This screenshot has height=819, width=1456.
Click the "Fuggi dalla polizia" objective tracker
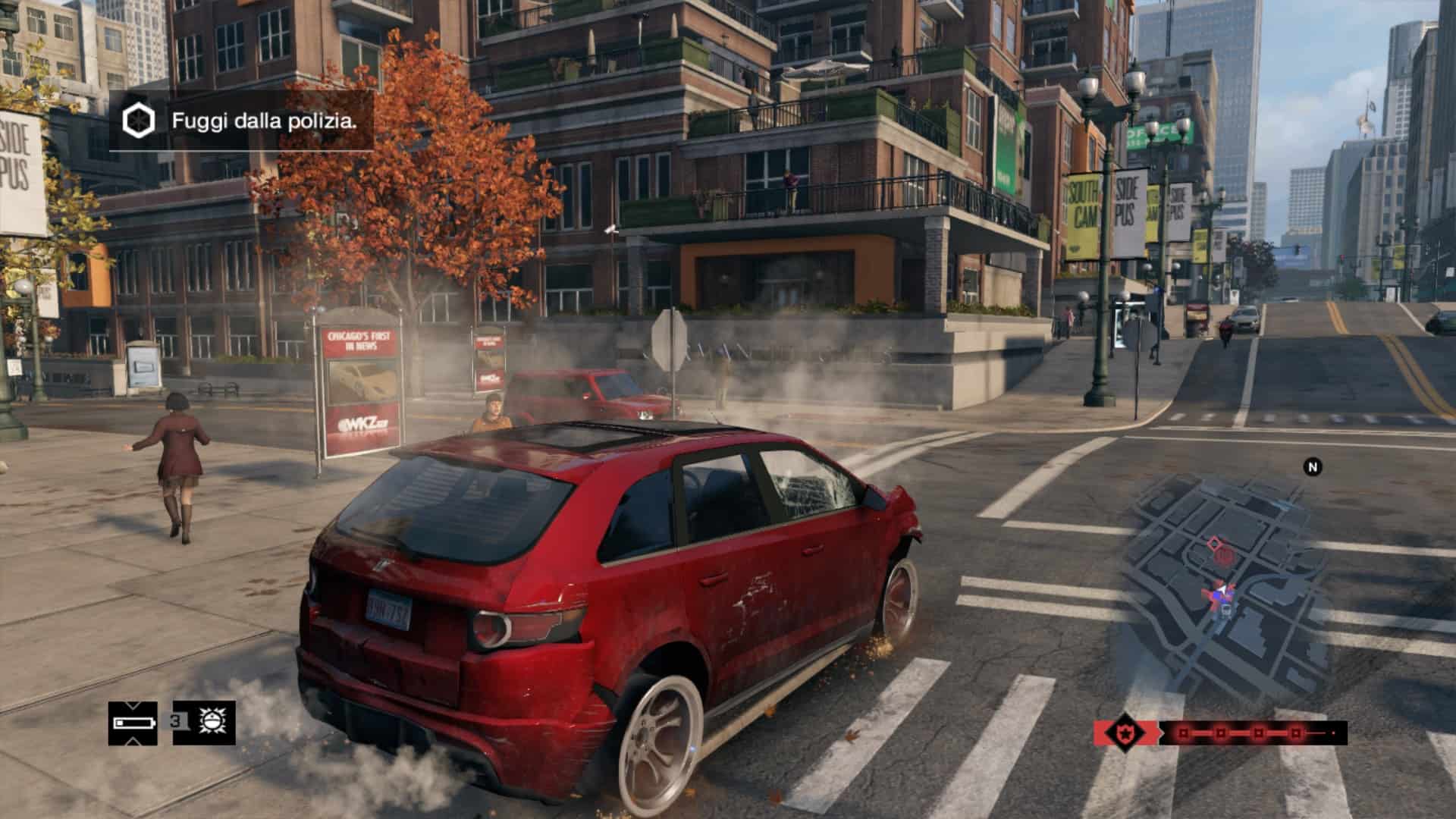[241, 121]
